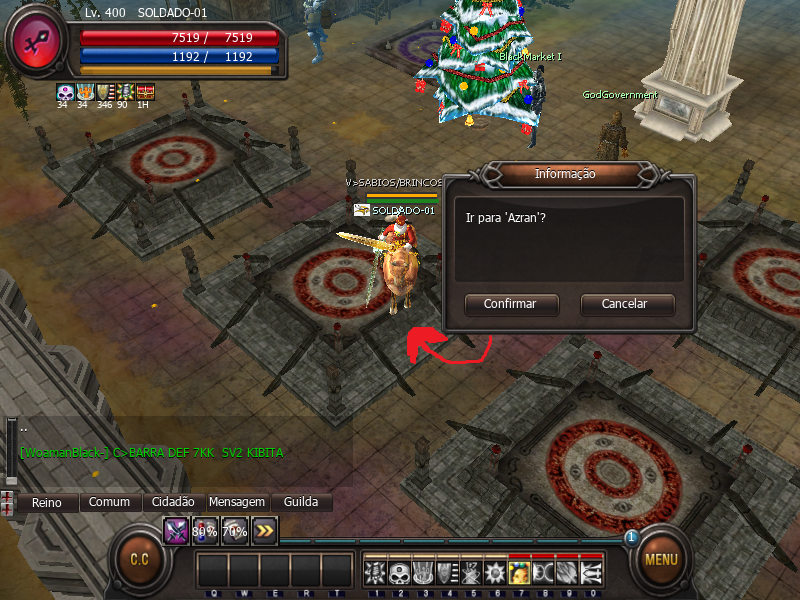Switch to the Comum chat tab
The width and height of the screenshot is (800, 600).
point(110,502)
